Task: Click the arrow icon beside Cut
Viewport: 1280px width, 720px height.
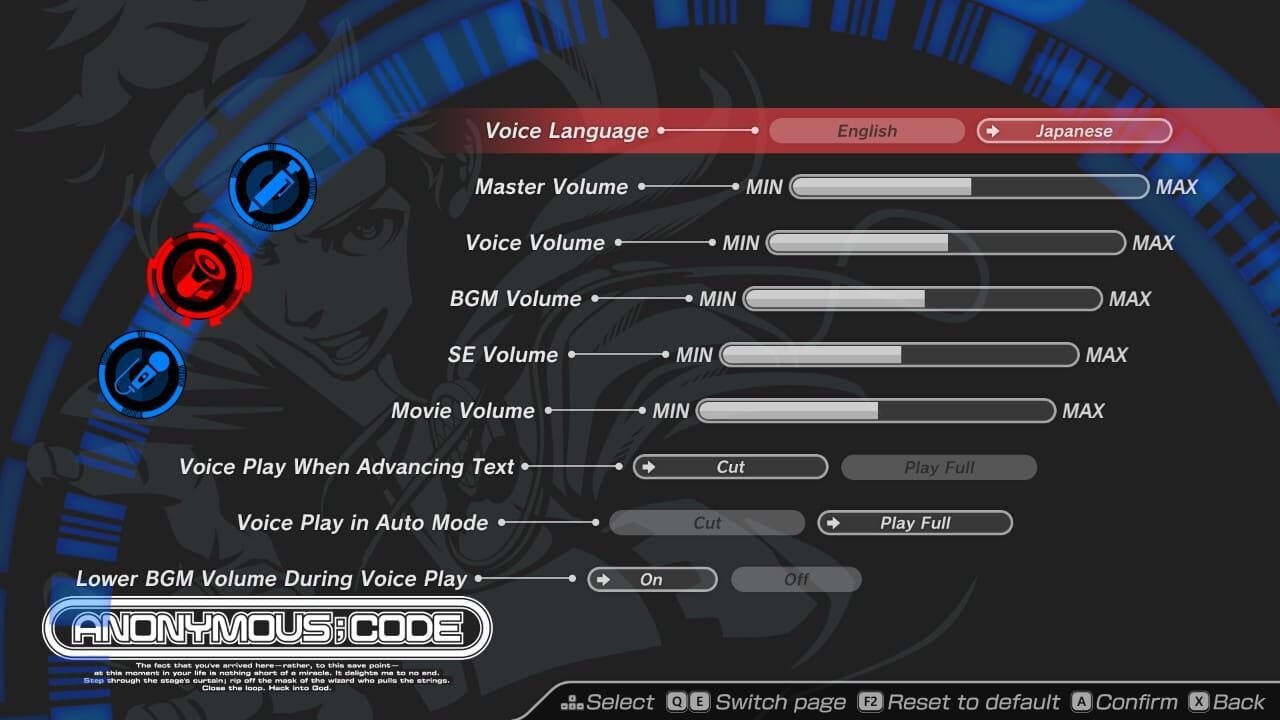Action: coord(652,467)
